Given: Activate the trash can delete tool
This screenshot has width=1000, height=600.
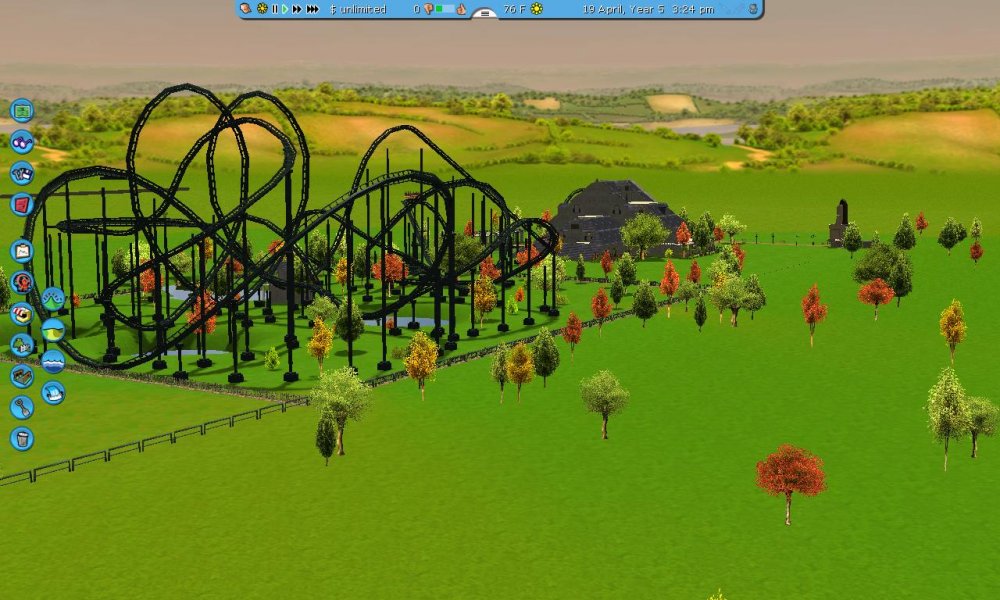Looking at the screenshot, I should [22, 438].
